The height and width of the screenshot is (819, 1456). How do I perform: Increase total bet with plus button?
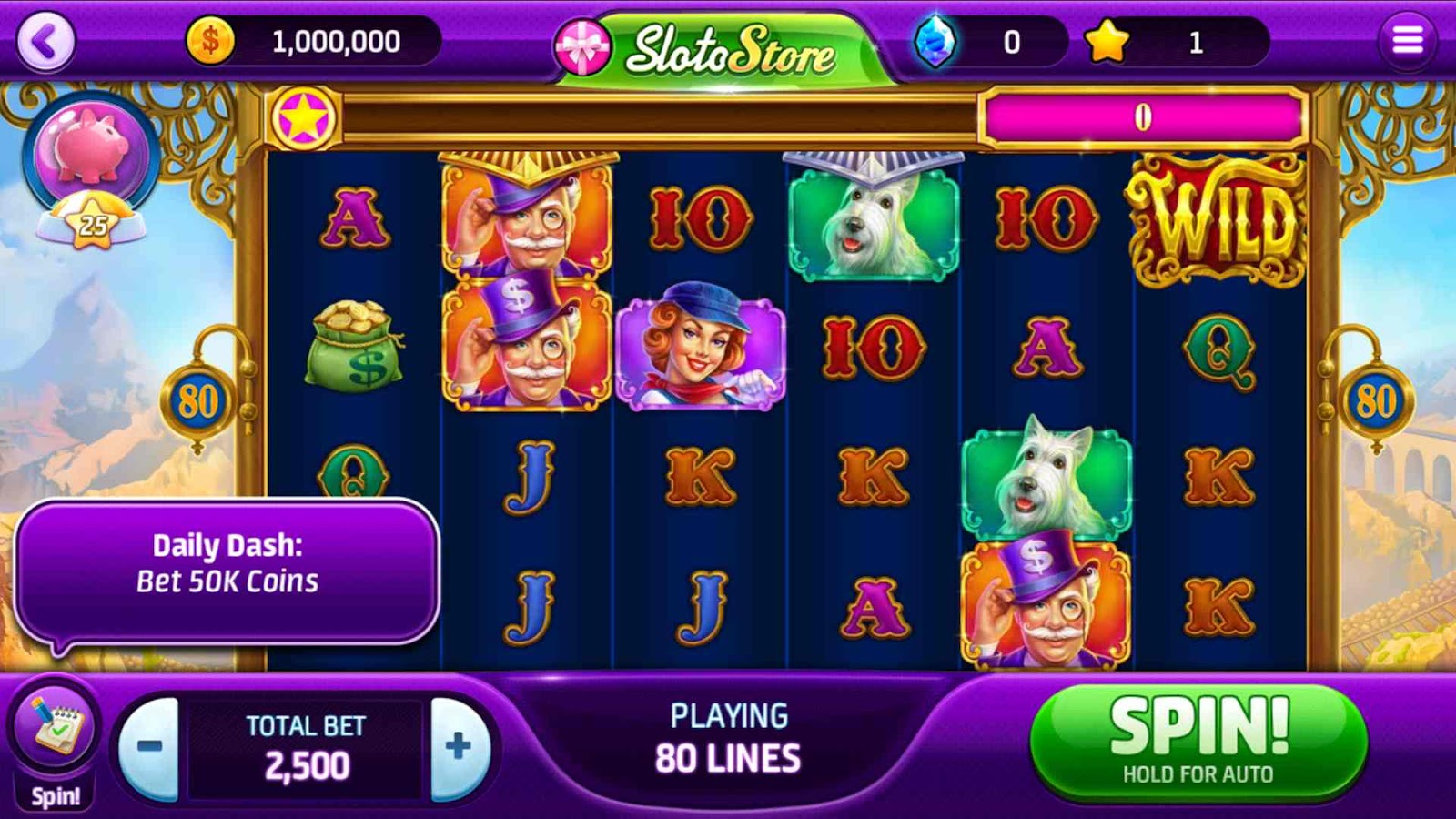(459, 747)
